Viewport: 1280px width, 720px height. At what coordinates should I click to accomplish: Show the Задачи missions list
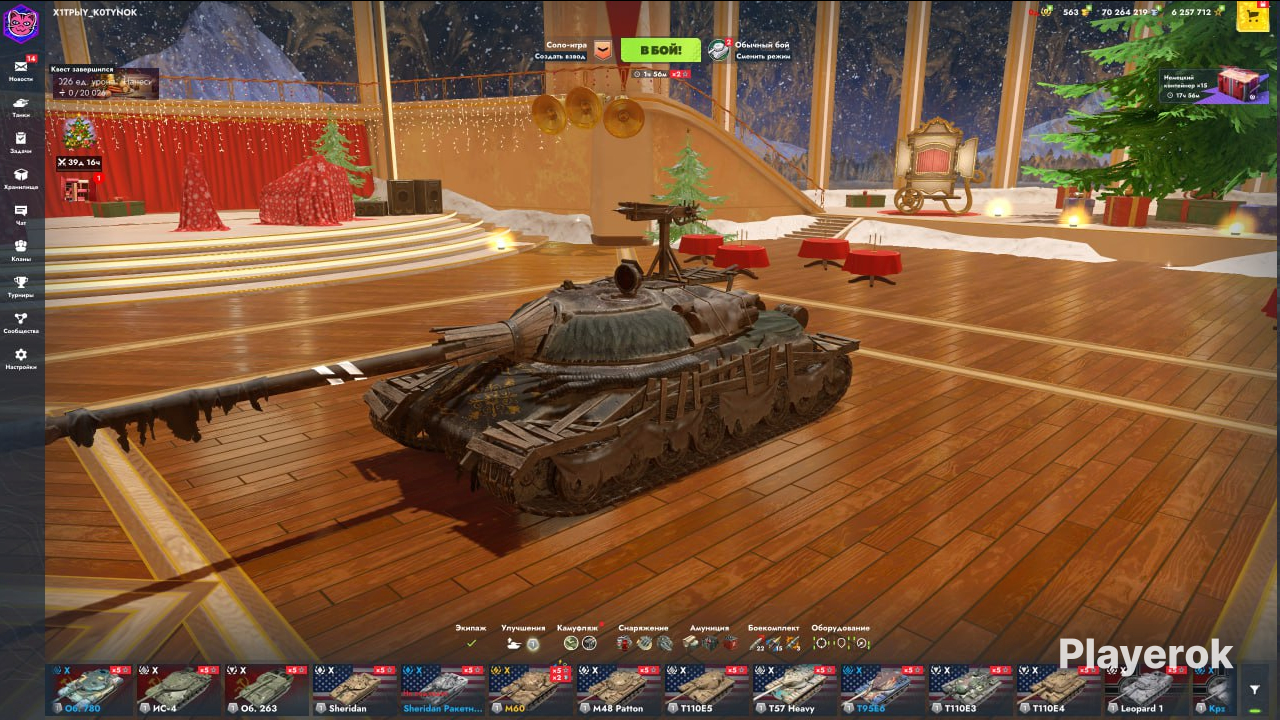21,143
